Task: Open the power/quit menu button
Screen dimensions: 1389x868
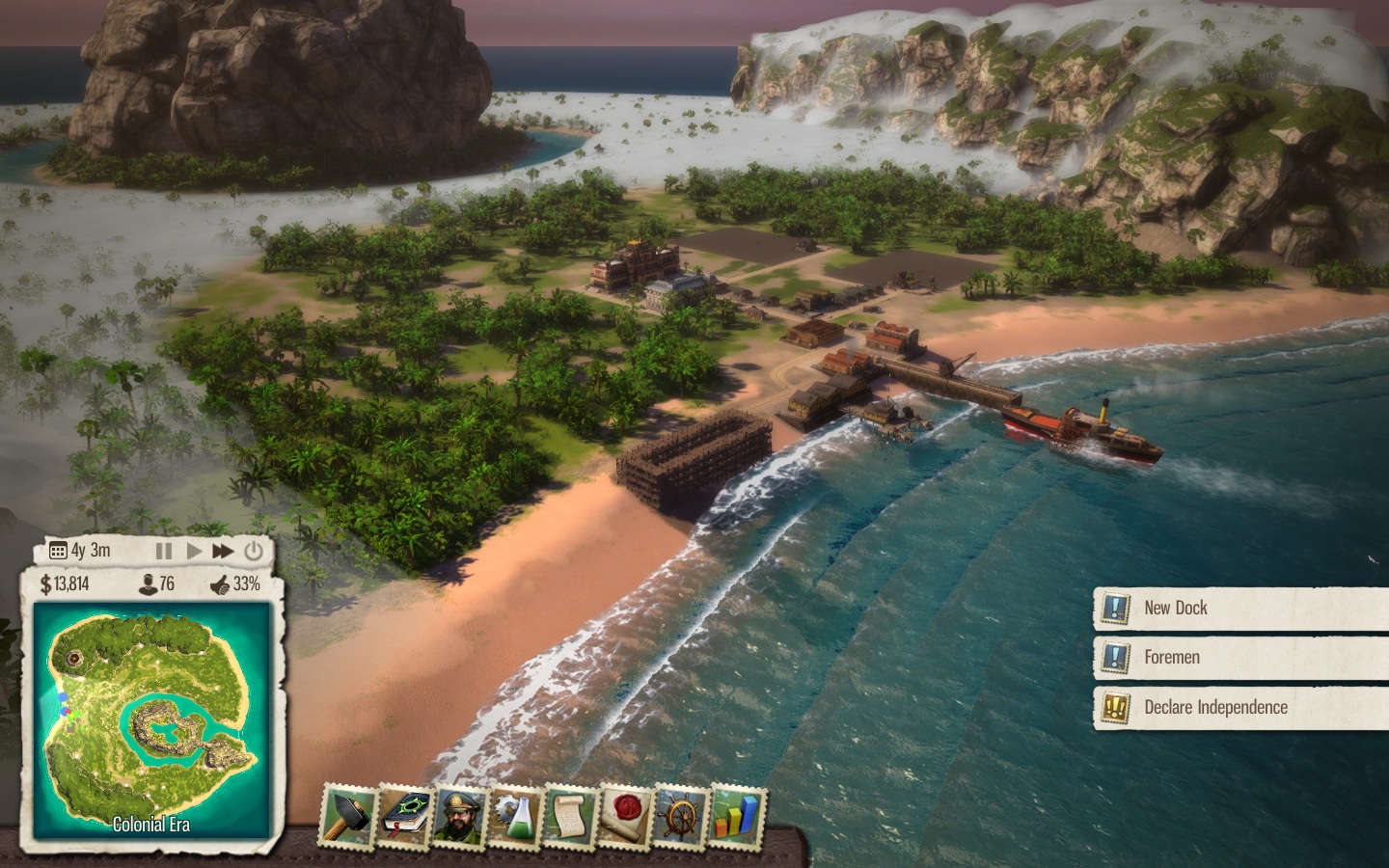Action: [254, 551]
